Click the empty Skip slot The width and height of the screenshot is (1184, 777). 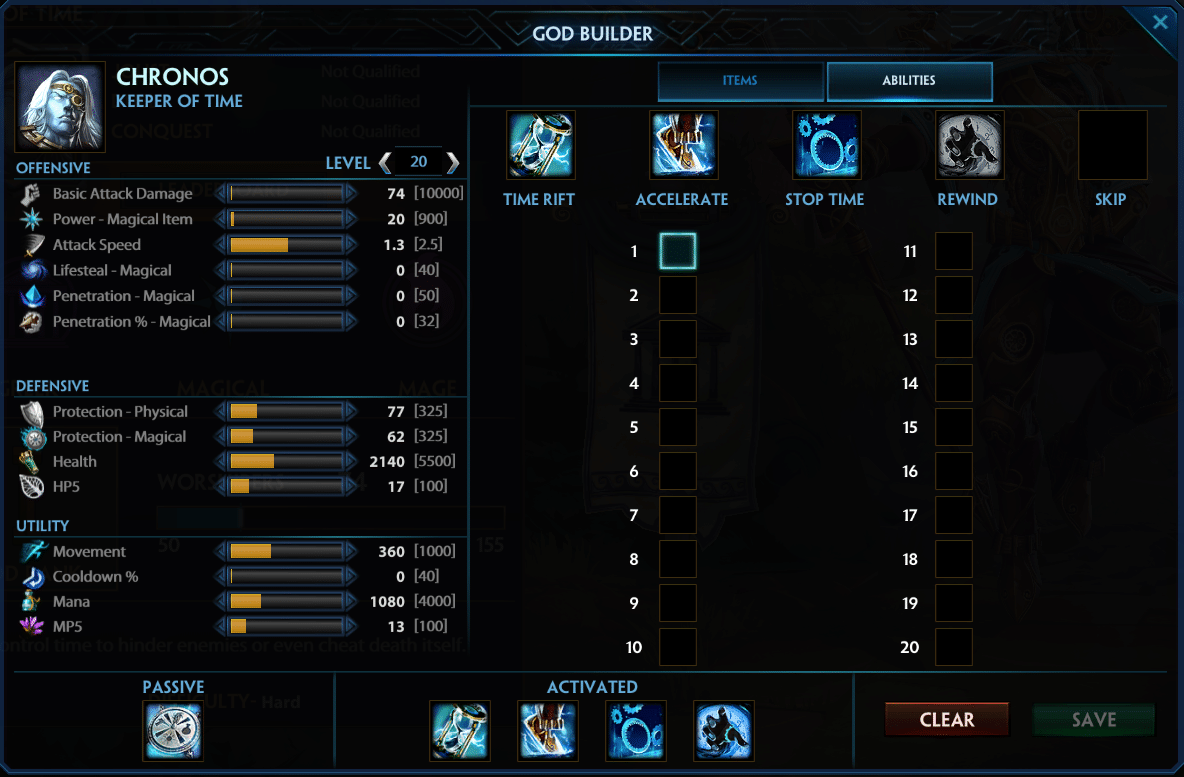[x=1112, y=145]
